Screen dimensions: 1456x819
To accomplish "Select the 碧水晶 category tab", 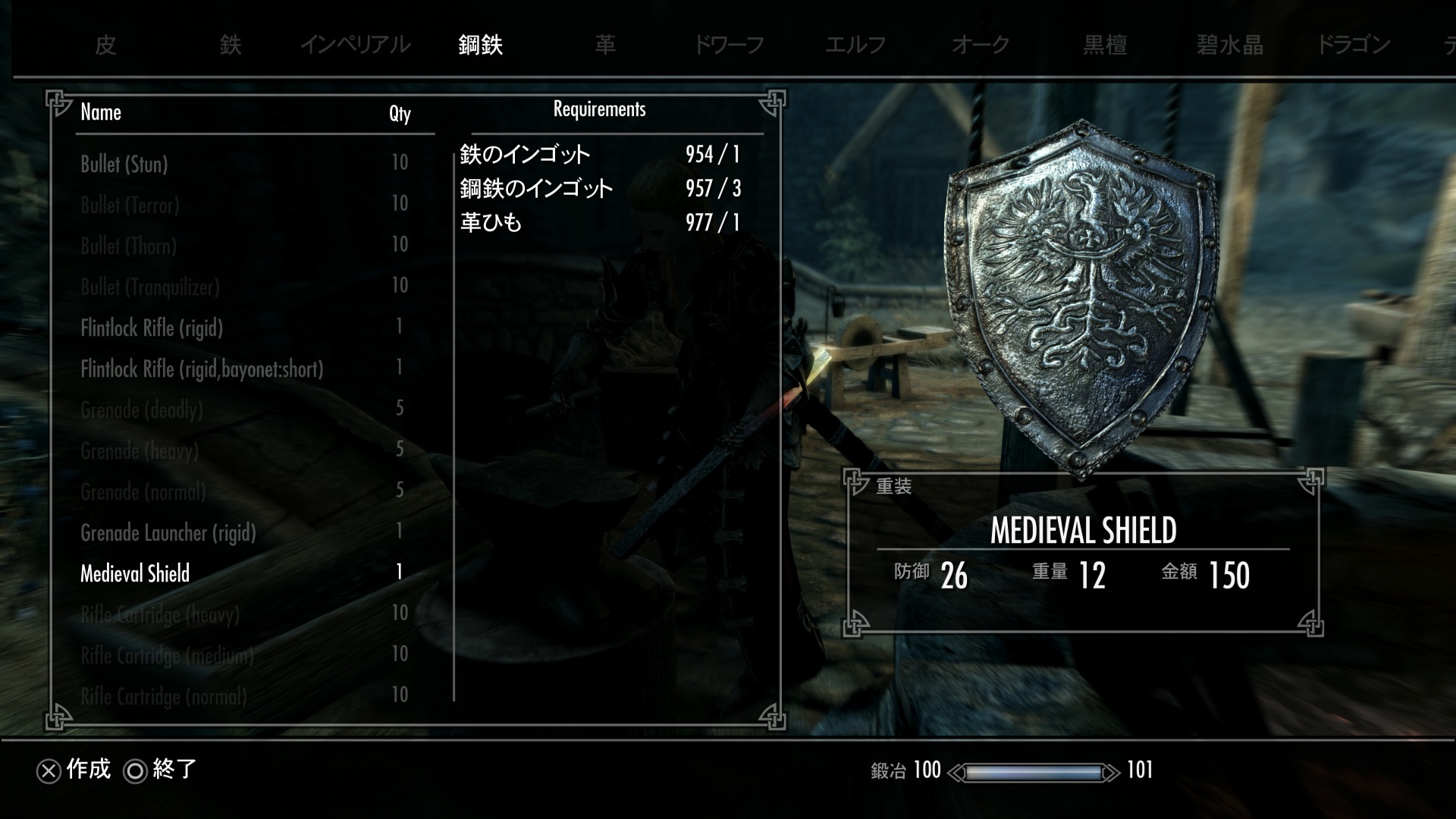I will [1229, 45].
